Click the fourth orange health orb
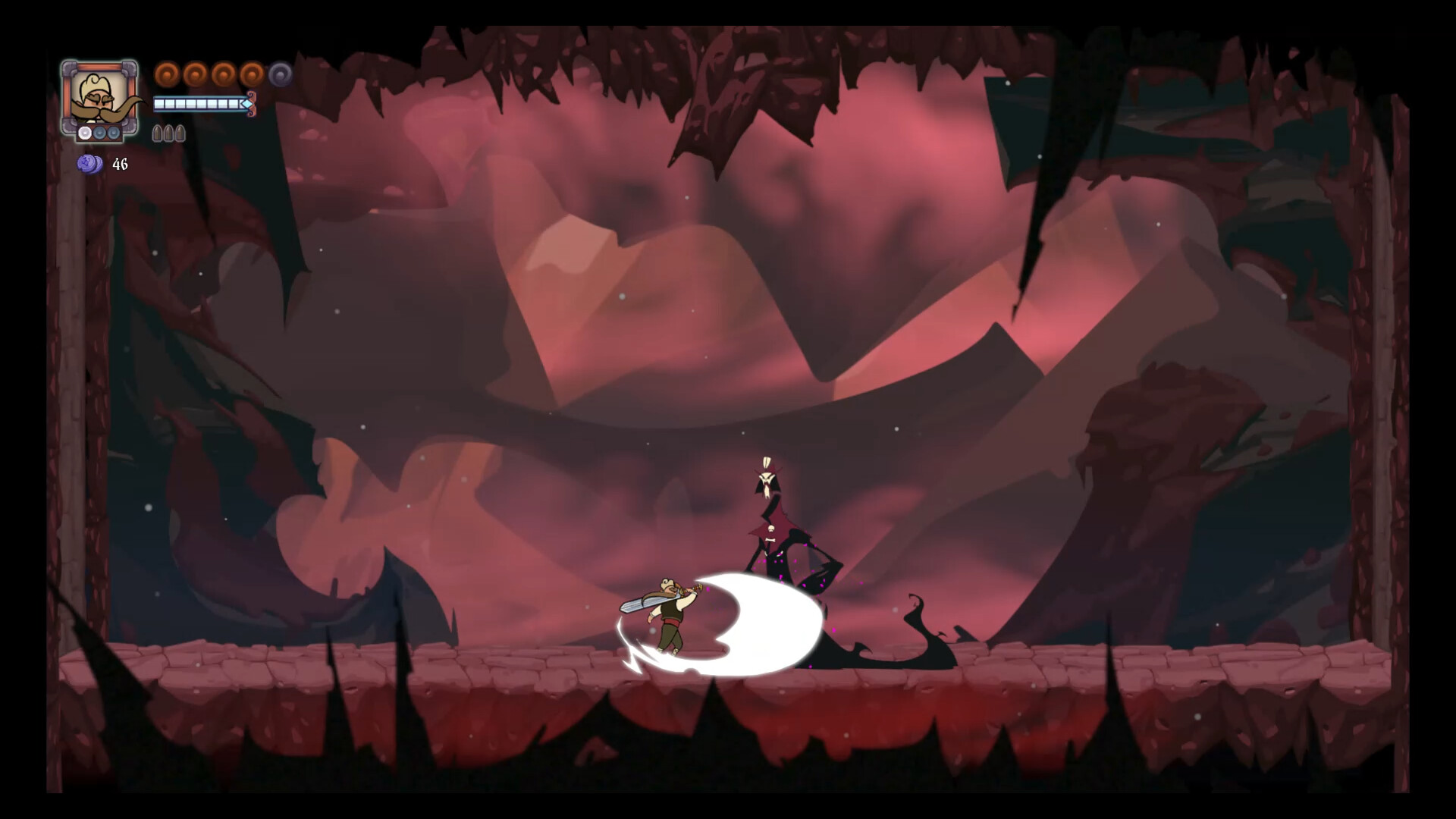The width and height of the screenshot is (1456, 819). 250,74
